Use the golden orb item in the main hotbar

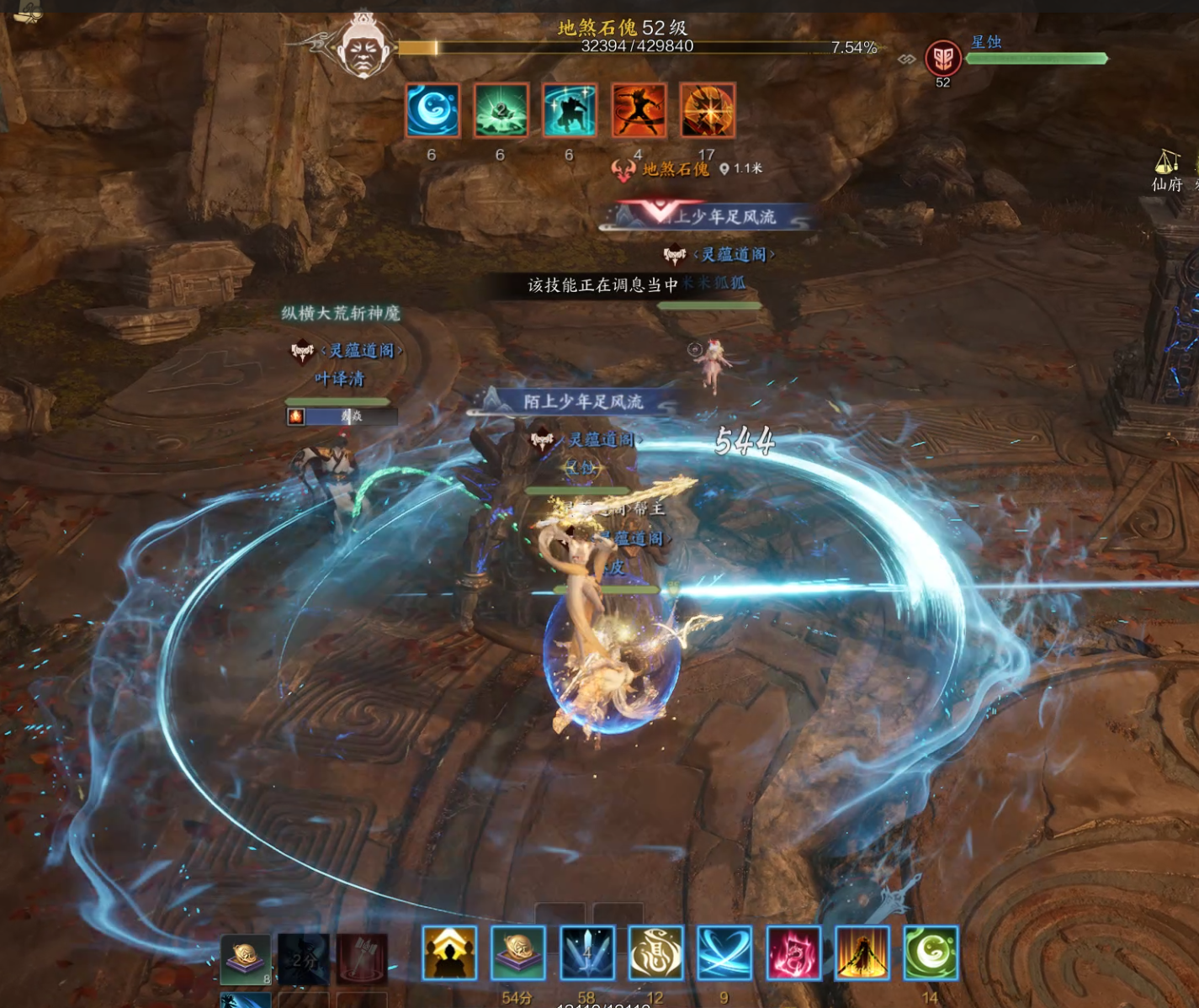(x=517, y=952)
